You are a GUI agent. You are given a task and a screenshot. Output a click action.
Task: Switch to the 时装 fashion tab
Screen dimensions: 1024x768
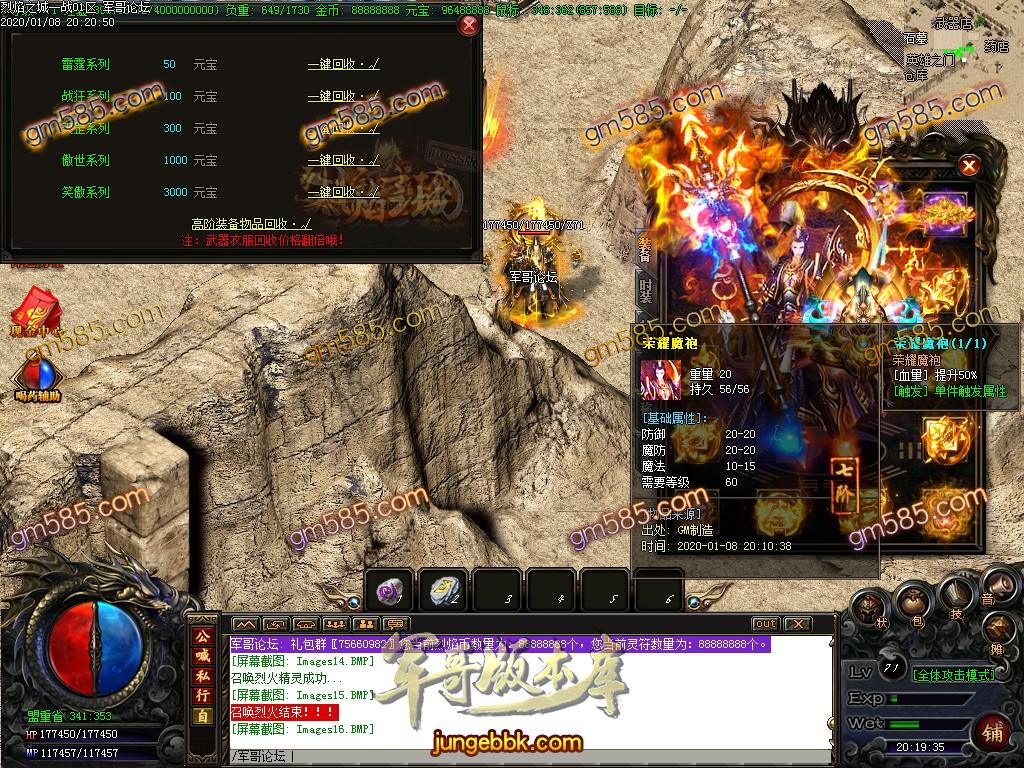[646, 292]
